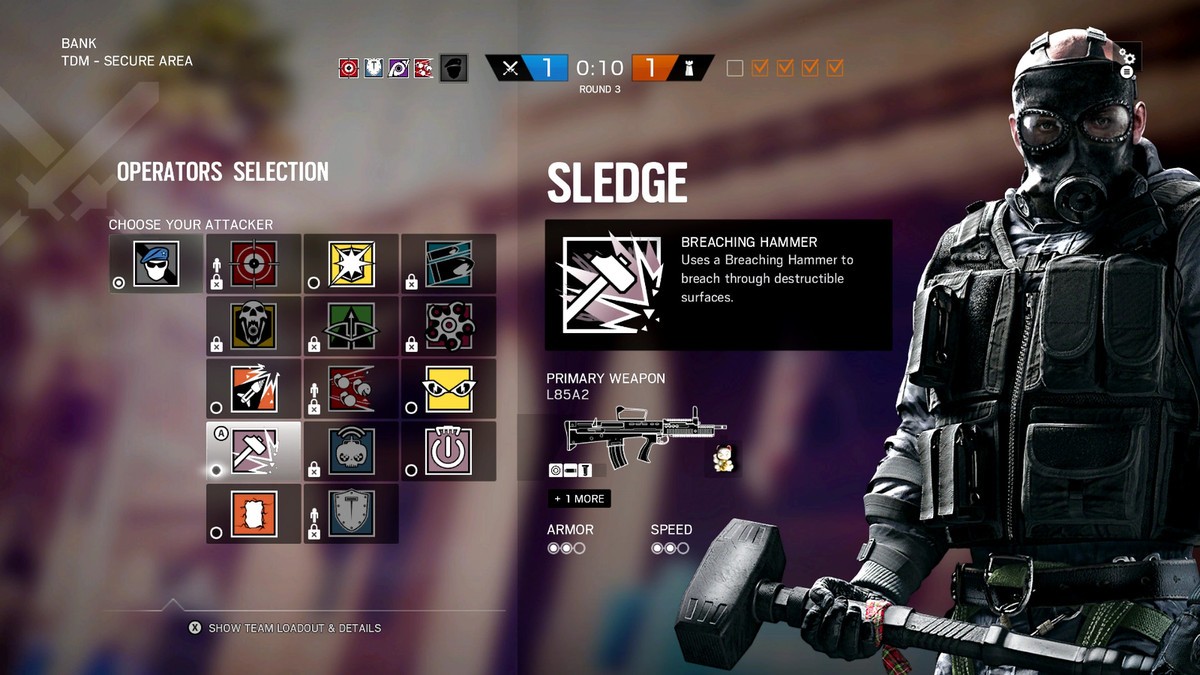The width and height of the screenshot is (1200, 675).
Task: Open the L85A2 primary weapon panel
Action: [x=631, y=434]
